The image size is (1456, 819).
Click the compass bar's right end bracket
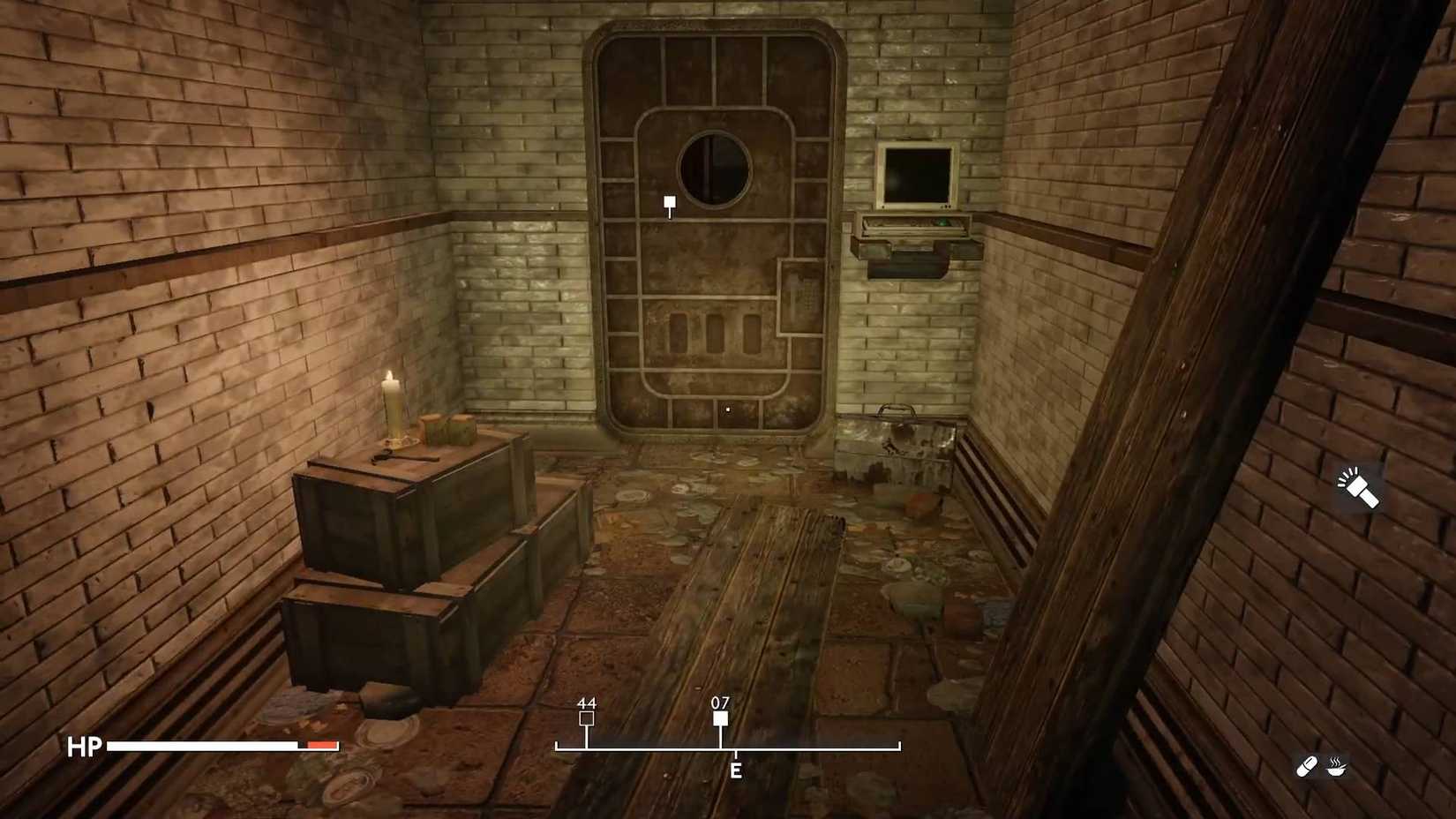tap(900, 746)
